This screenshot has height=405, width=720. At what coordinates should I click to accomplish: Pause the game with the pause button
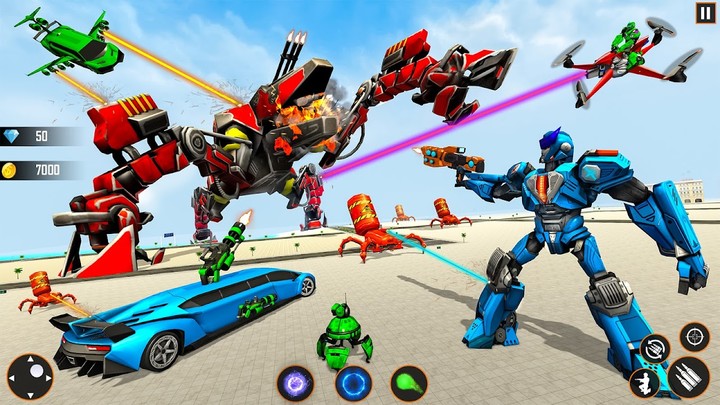(x=705, y=13)
